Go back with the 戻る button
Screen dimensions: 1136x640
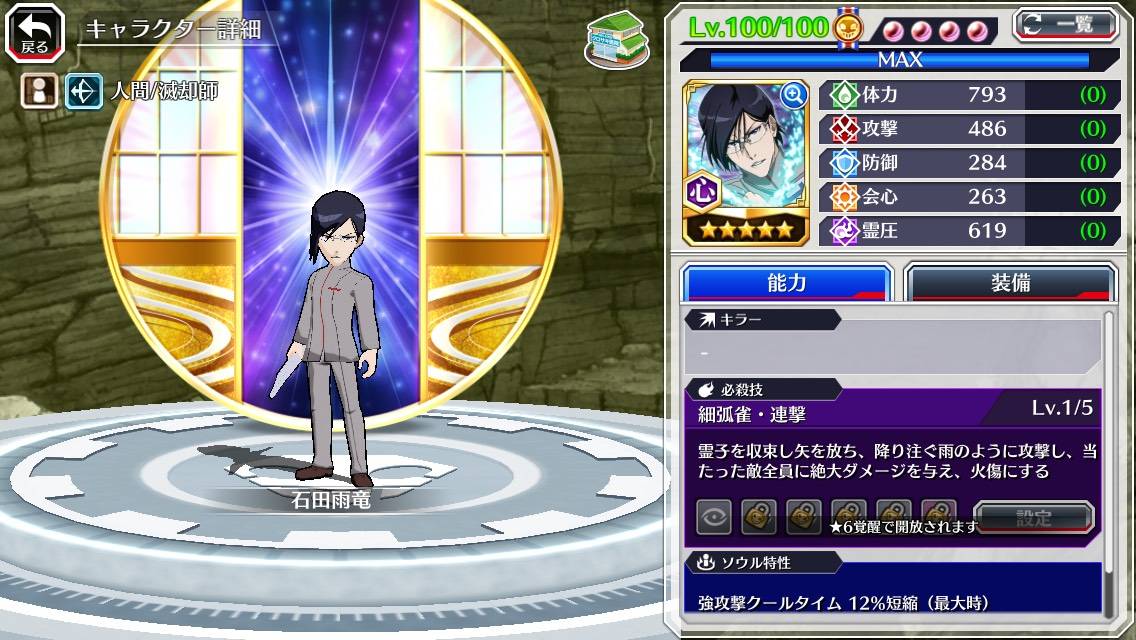pos(28,33)
